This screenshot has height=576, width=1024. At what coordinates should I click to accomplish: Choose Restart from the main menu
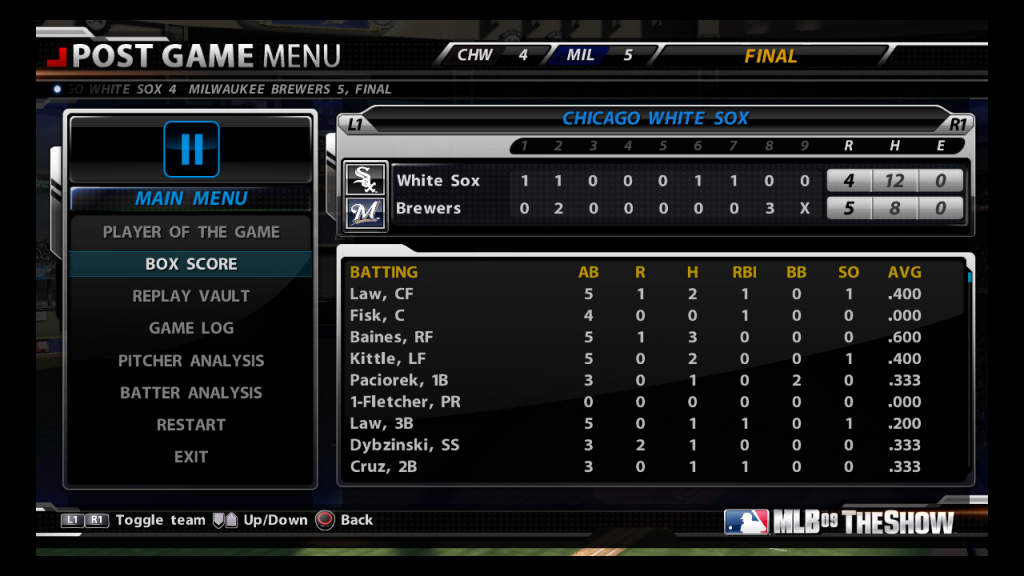(191, 425)
